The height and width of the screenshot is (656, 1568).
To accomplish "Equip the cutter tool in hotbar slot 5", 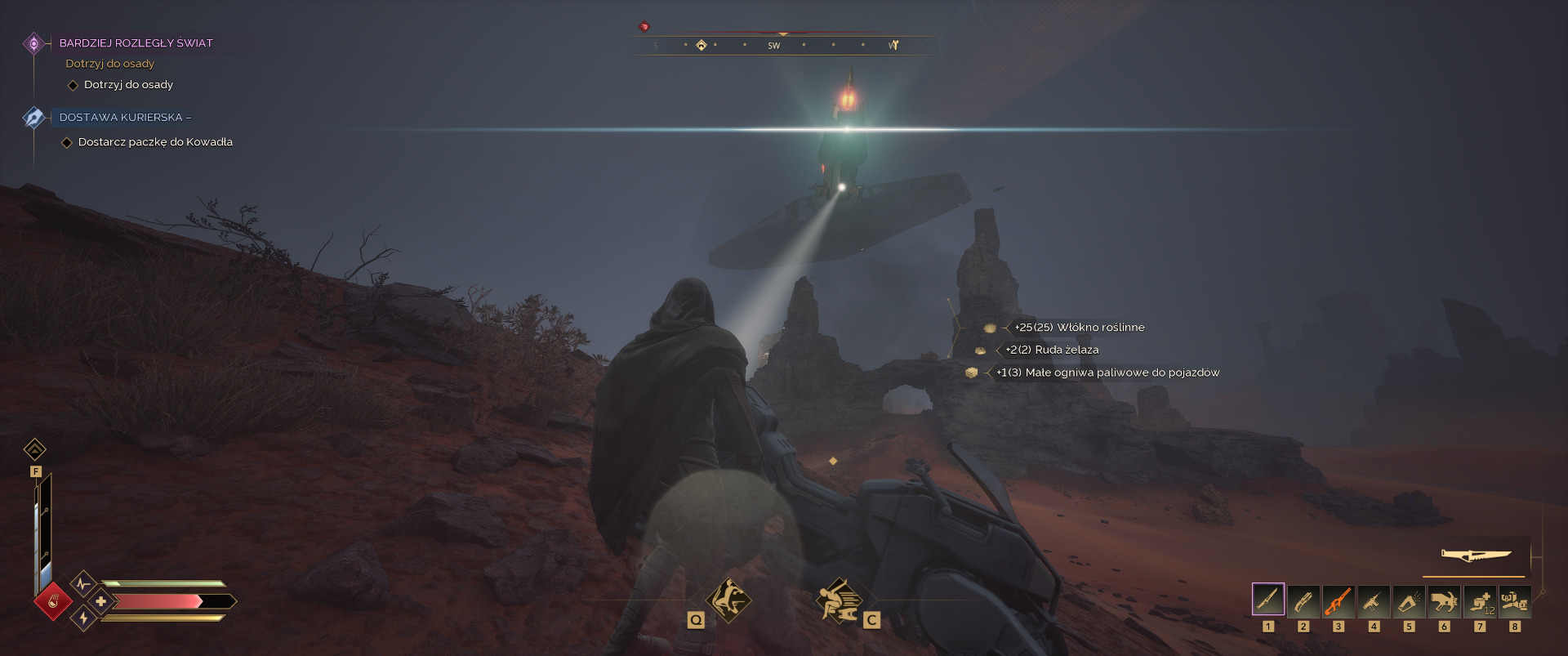I will coord(1409,601).
